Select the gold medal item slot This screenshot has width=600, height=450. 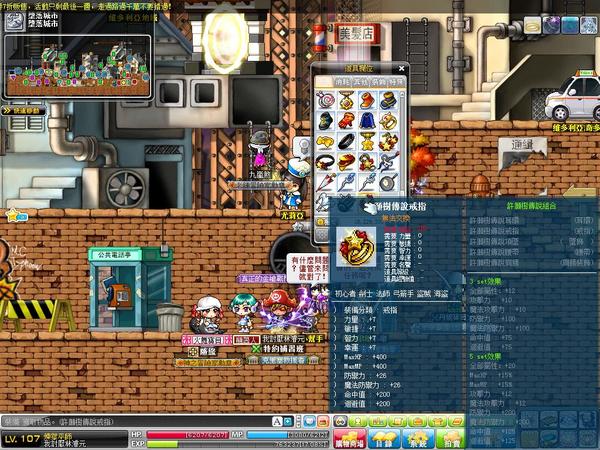coord(345,101)
